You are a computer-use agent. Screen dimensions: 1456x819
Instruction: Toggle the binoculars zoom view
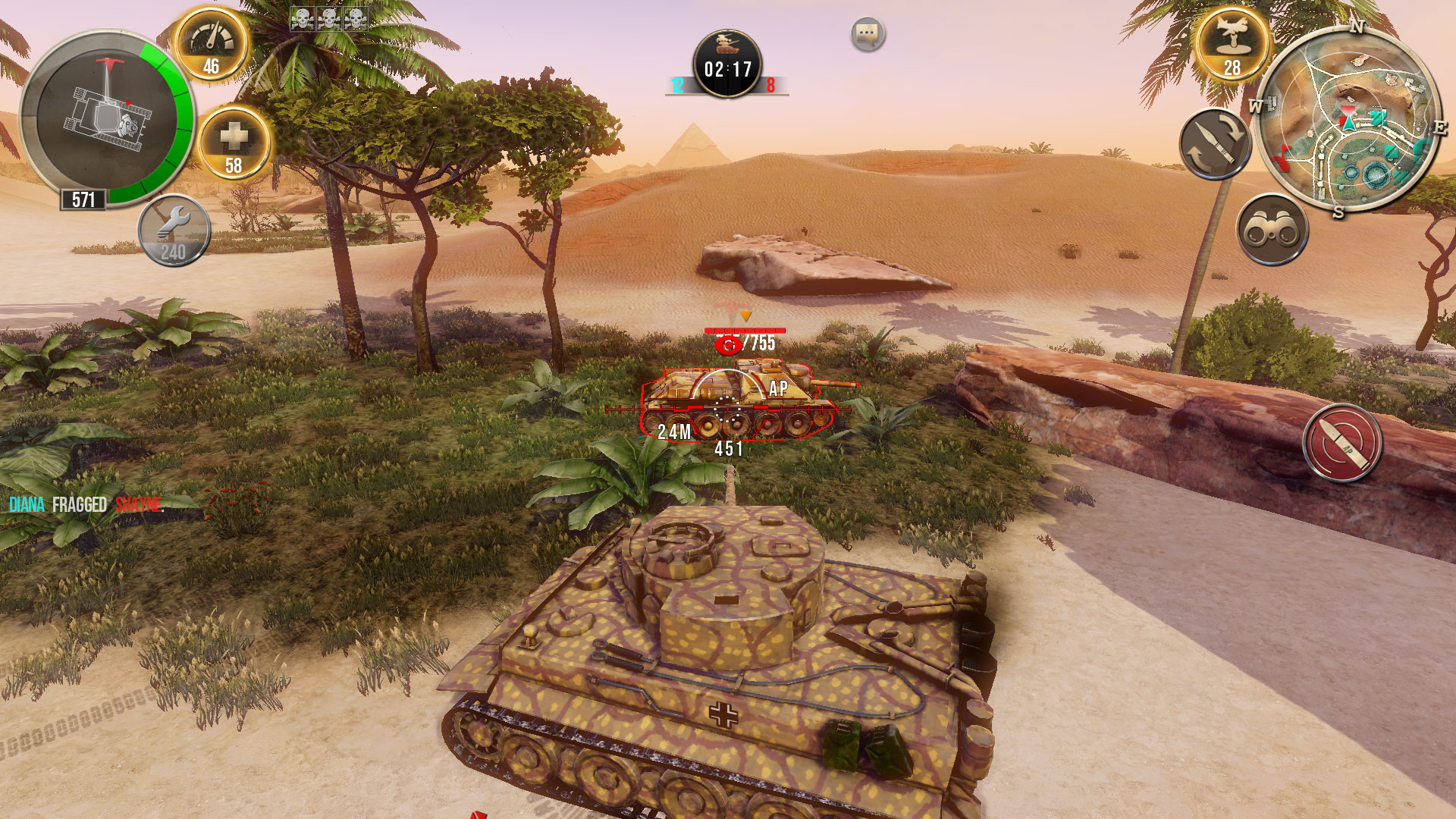[x=1272, y=230]
